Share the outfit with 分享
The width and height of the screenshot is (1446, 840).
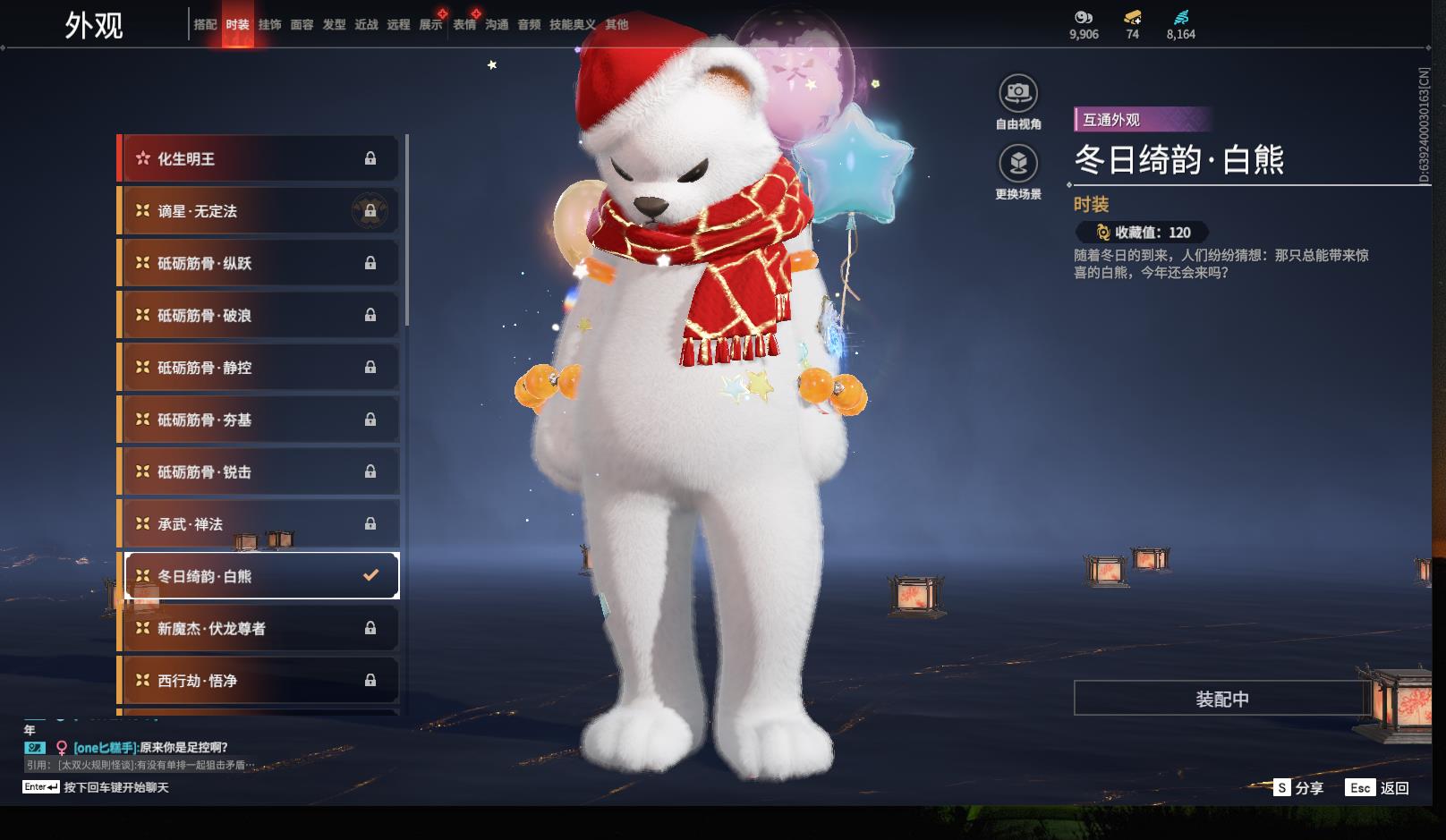(1299, 788)
